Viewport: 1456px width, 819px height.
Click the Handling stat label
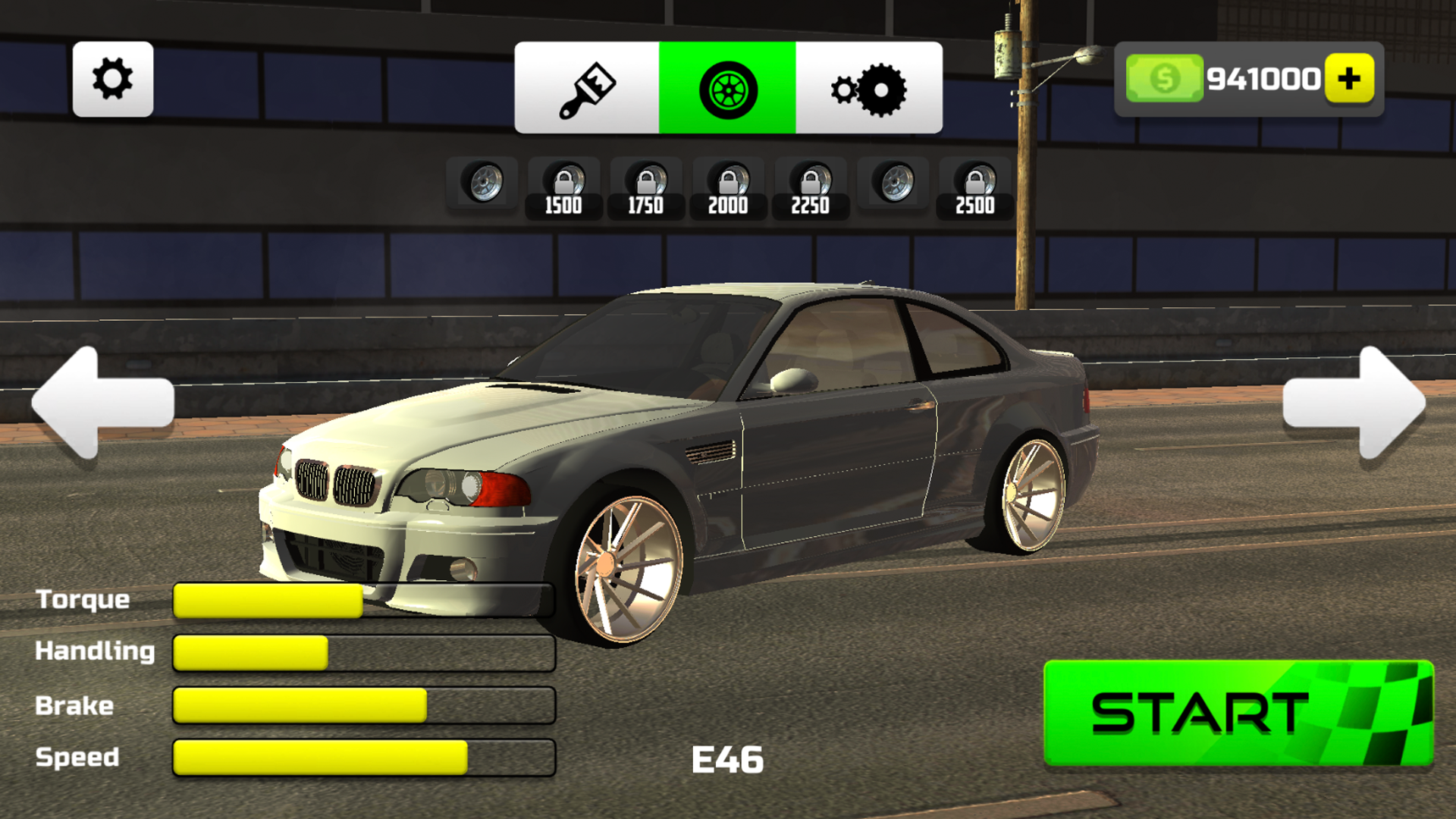point(96,652)
